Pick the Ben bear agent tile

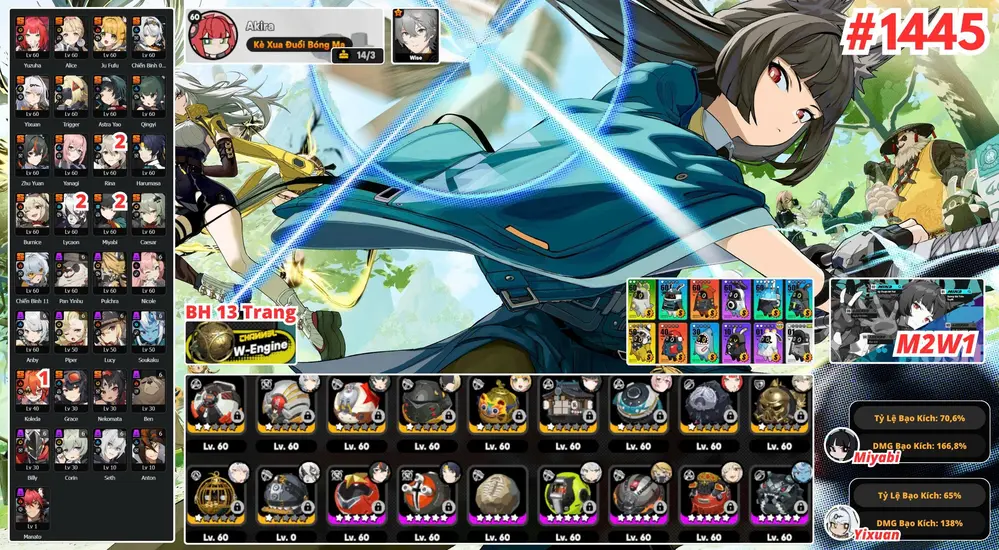(148, 386)
